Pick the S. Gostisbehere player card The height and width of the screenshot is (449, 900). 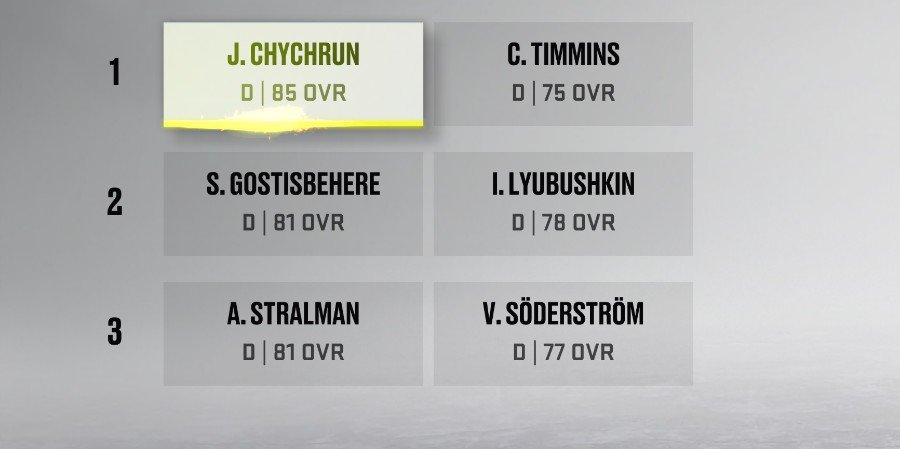click(293, 203)
